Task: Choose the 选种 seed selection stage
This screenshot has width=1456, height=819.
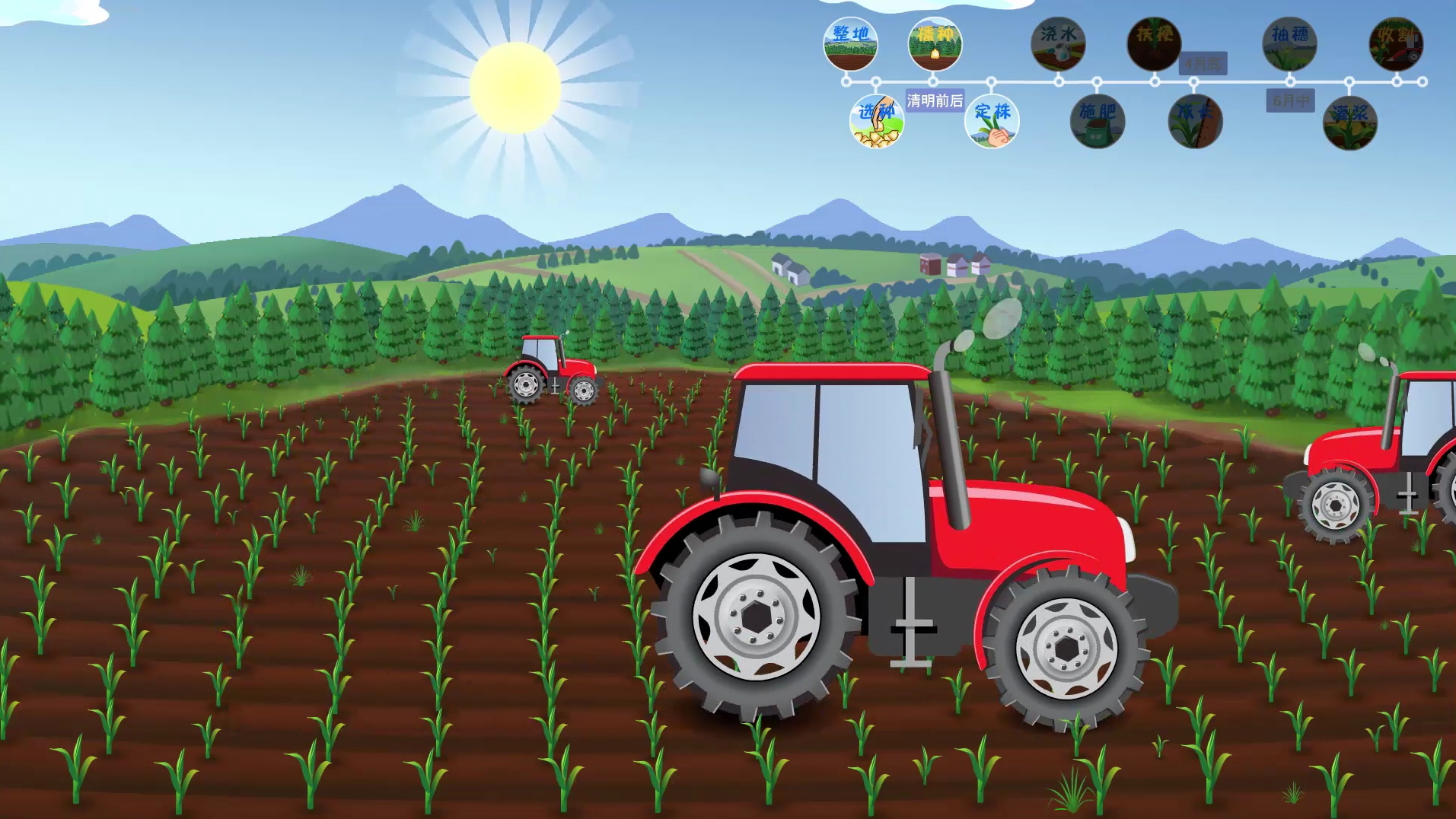Action: pos(876,121)
